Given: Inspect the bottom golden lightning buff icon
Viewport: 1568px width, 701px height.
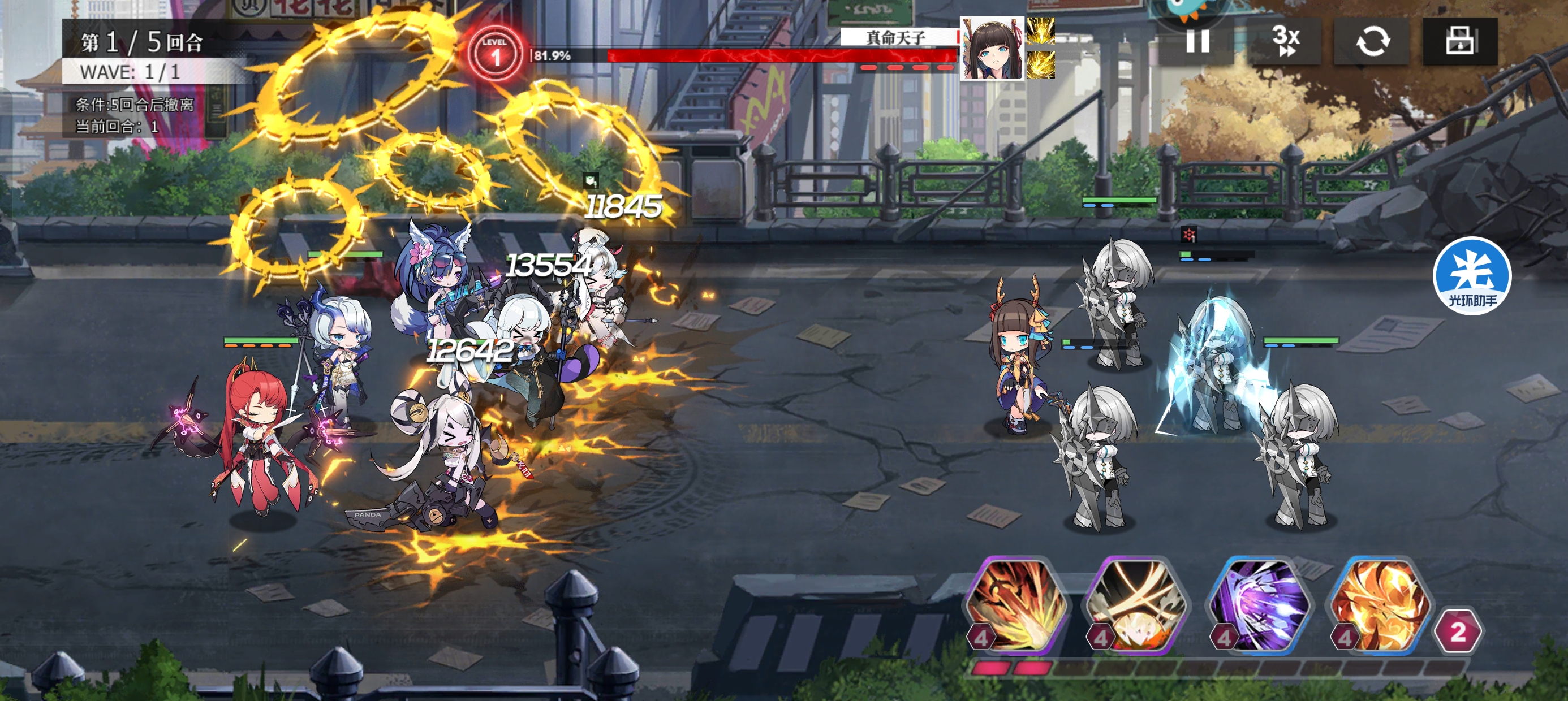Looking at the screenshot, I should coord(1041,65).
